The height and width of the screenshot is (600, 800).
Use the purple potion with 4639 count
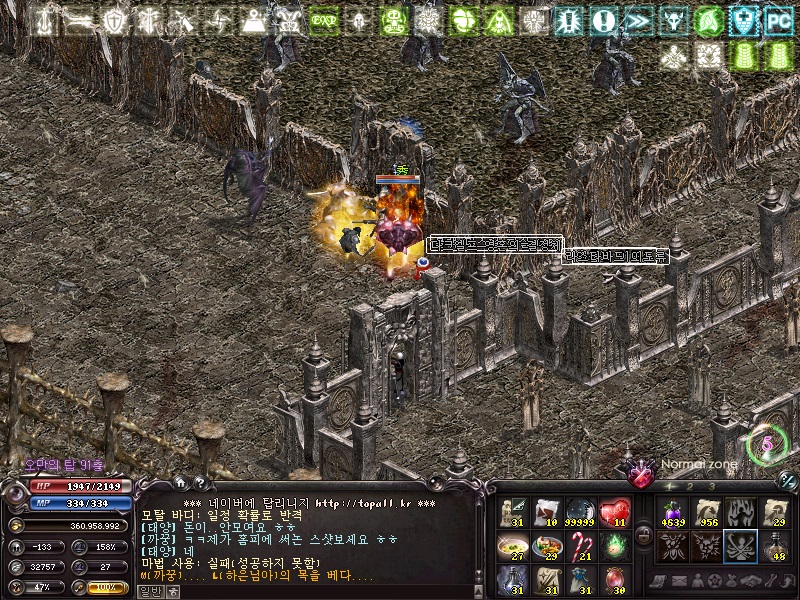coord(671,512)
